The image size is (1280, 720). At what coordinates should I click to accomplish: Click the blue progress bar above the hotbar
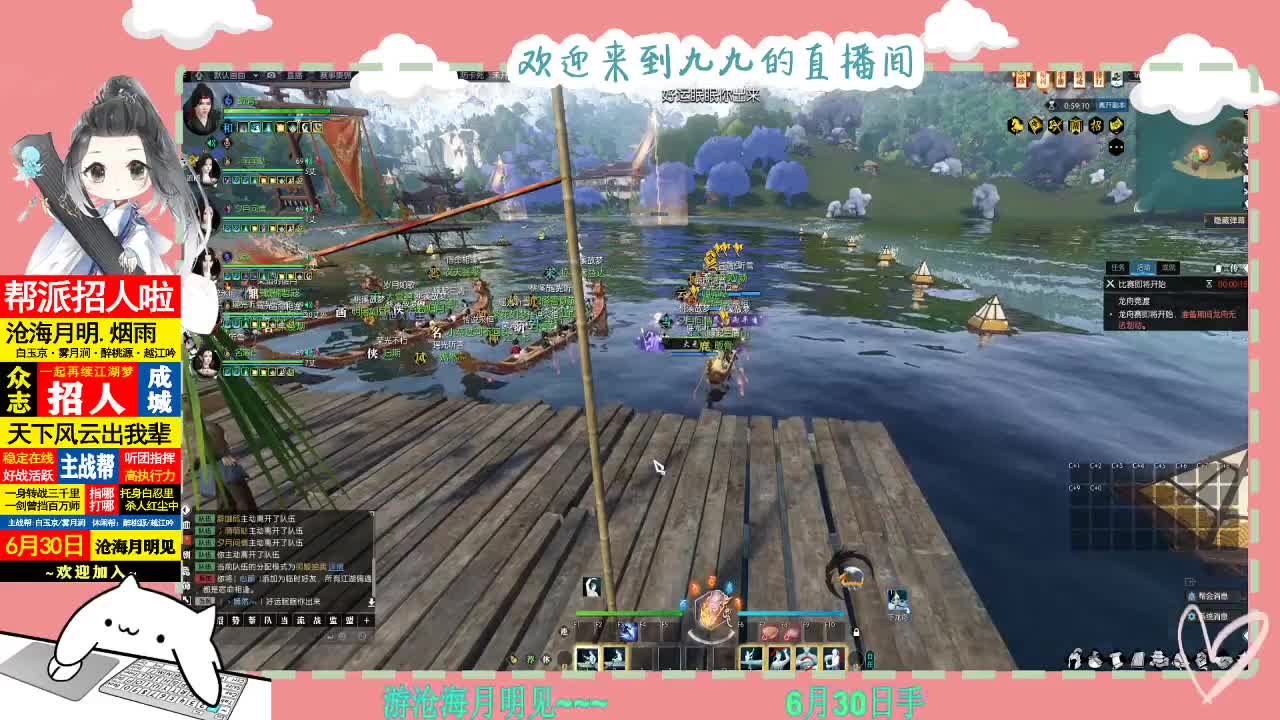(x=791, y=614)
